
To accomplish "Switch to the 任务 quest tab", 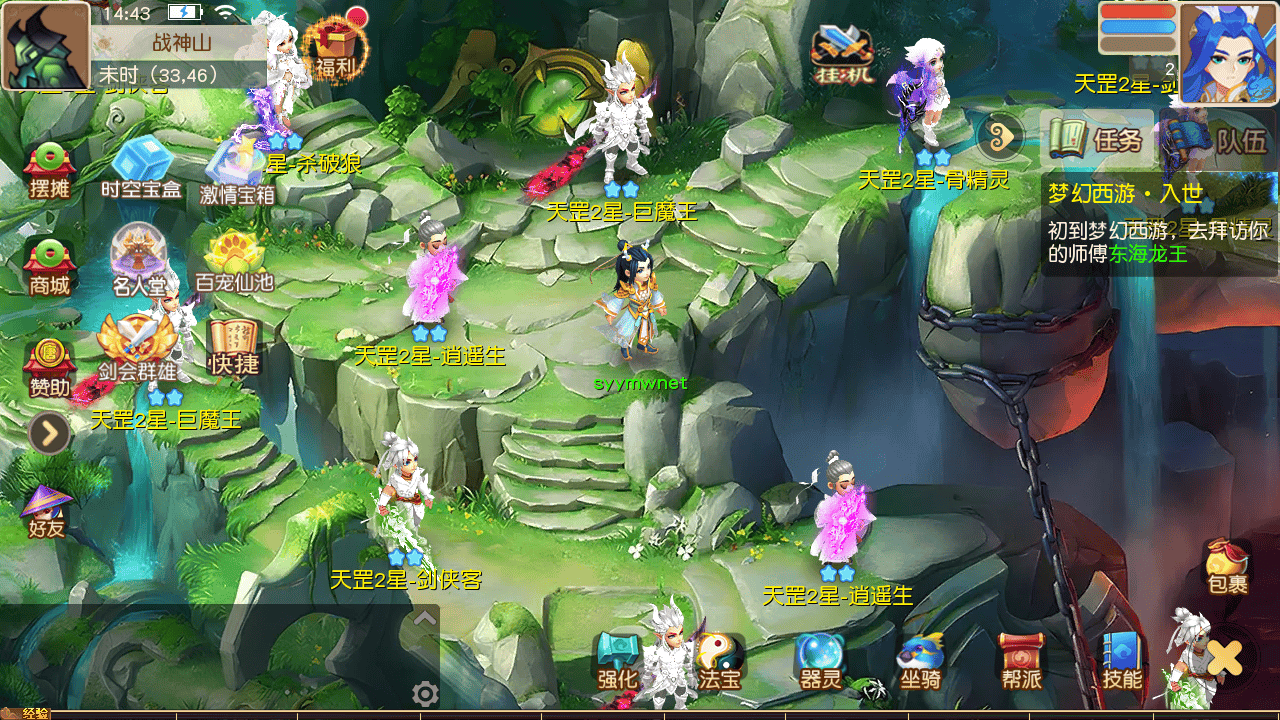I will click(1096, 140).
